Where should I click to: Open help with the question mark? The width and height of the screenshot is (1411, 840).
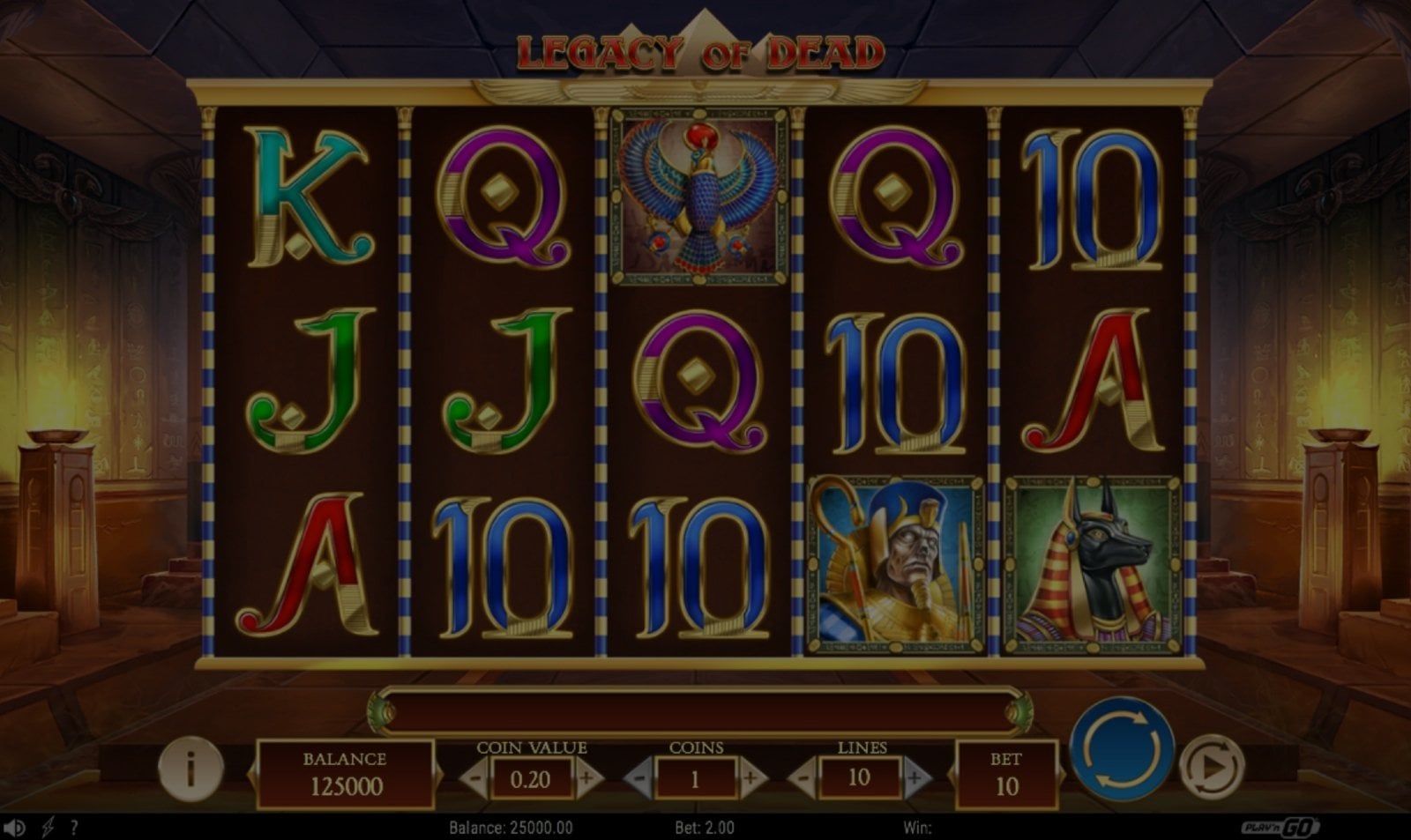click(74, 828)
